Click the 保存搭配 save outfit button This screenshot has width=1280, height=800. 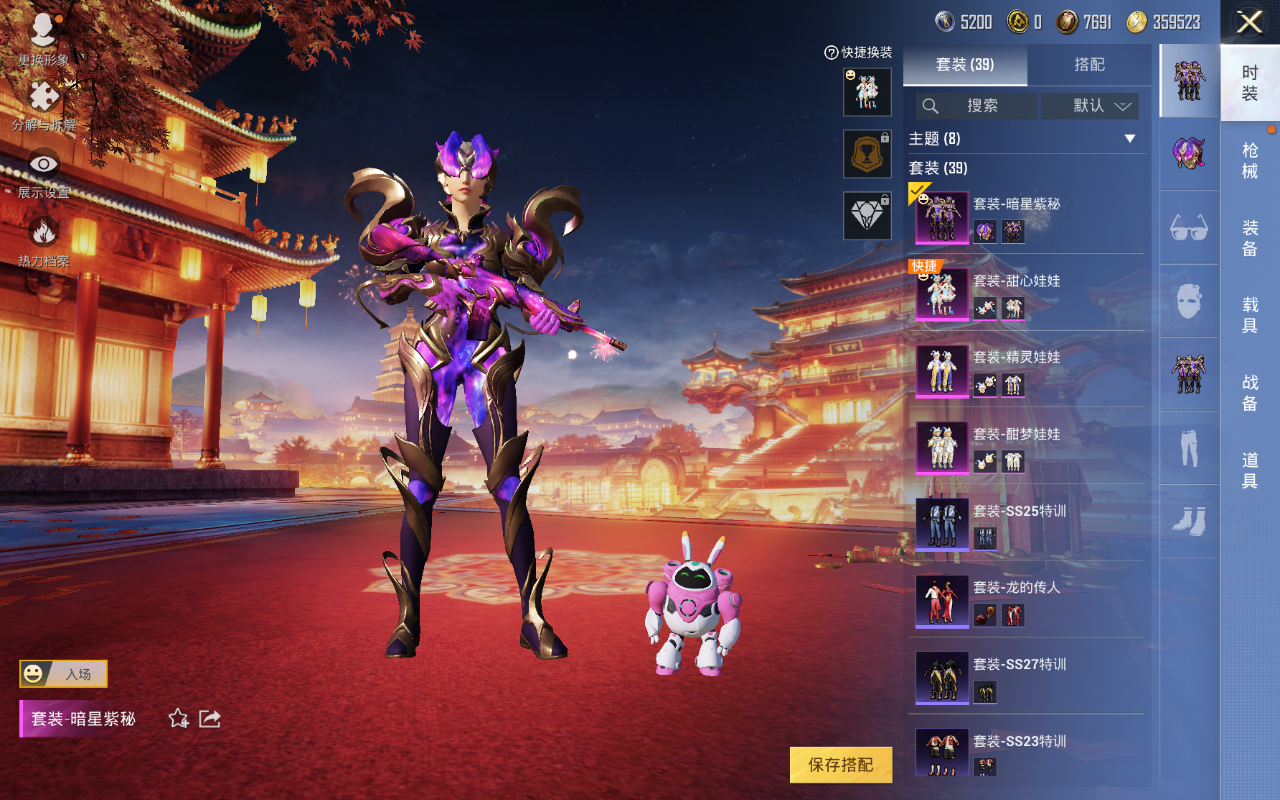point(840,765)
